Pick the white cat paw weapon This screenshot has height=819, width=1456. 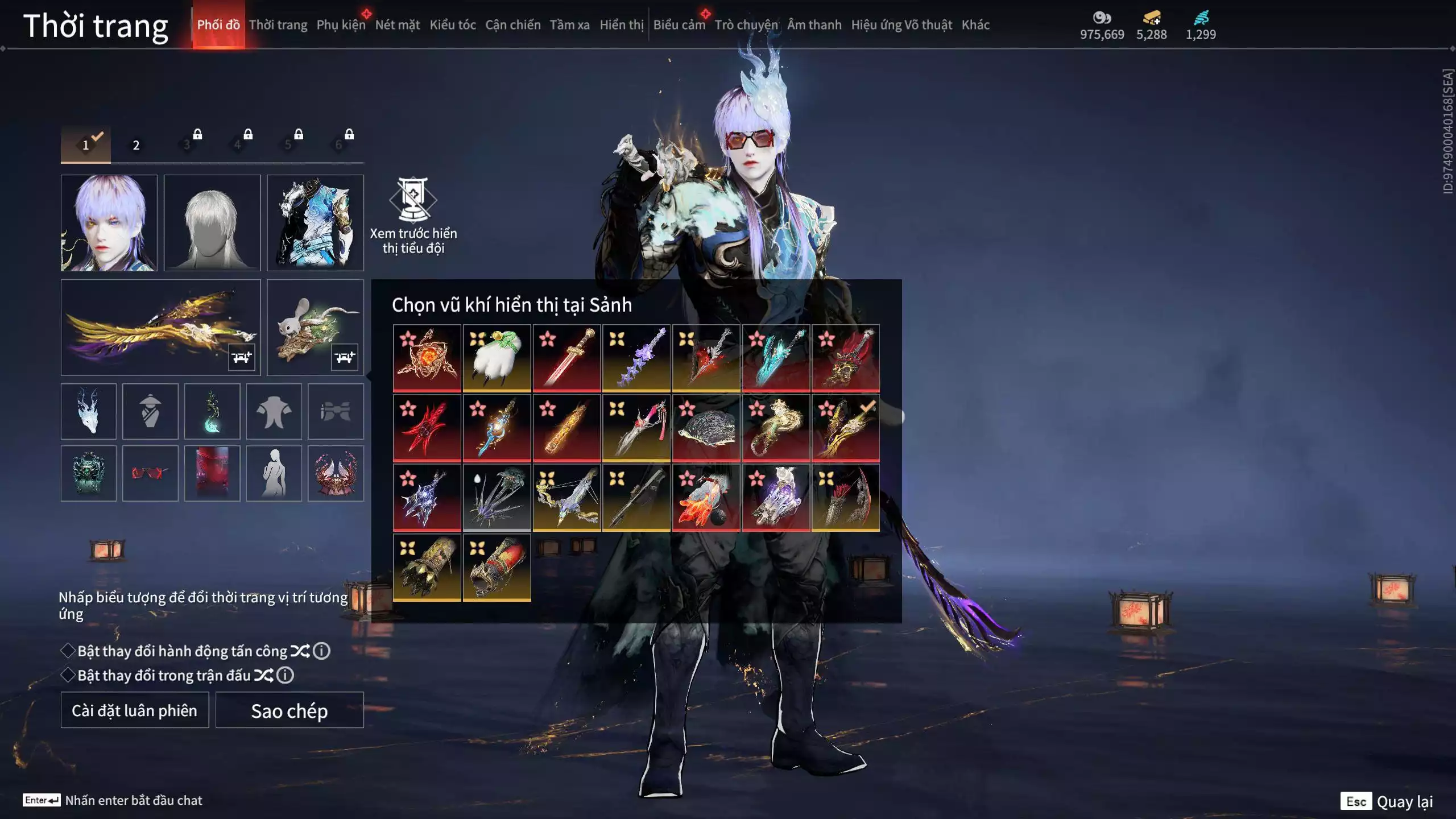point(497,358)
